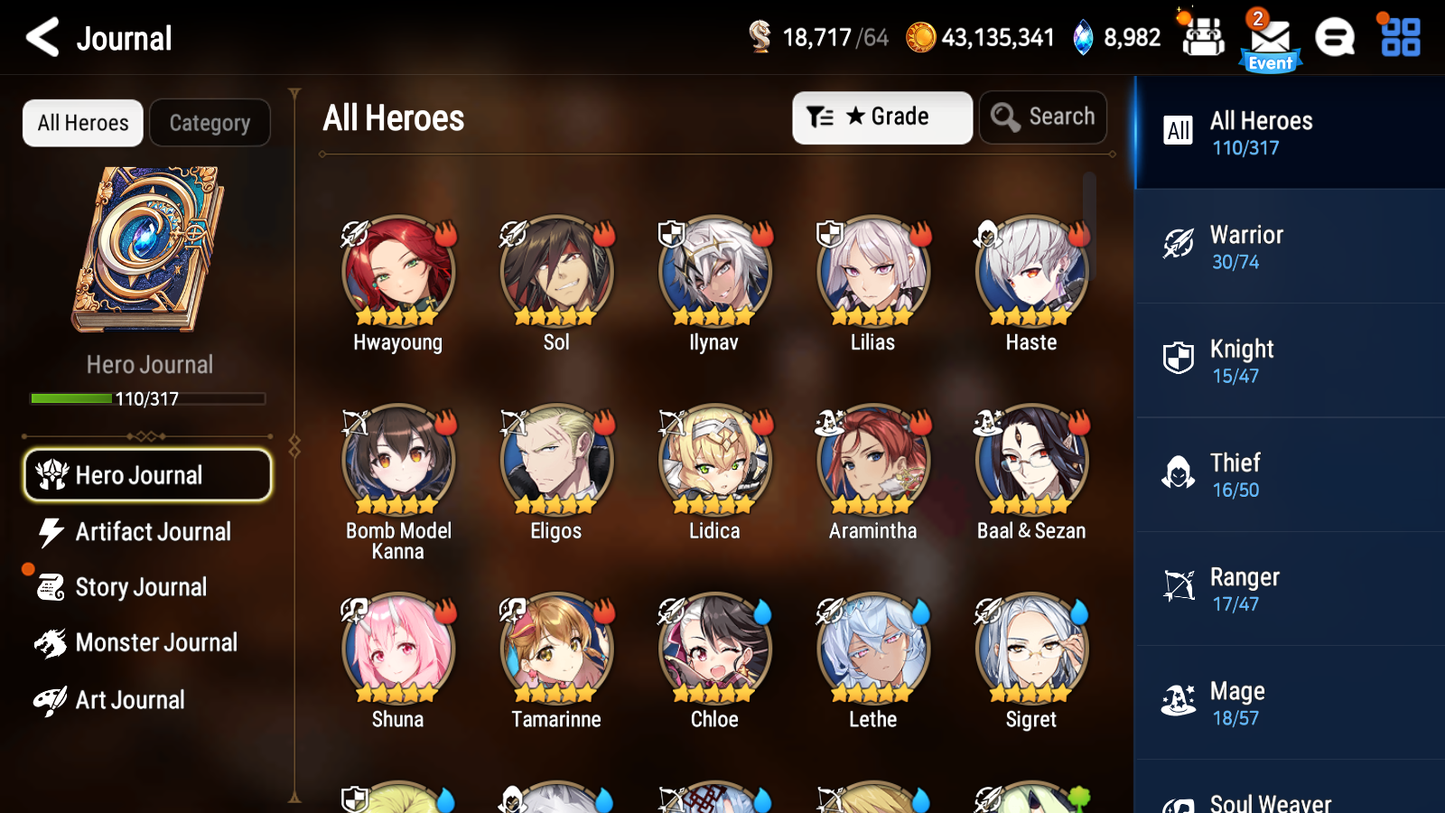1445x813 pixels.
Task: Open the Warrior class filter
Action: (1289, 246)
